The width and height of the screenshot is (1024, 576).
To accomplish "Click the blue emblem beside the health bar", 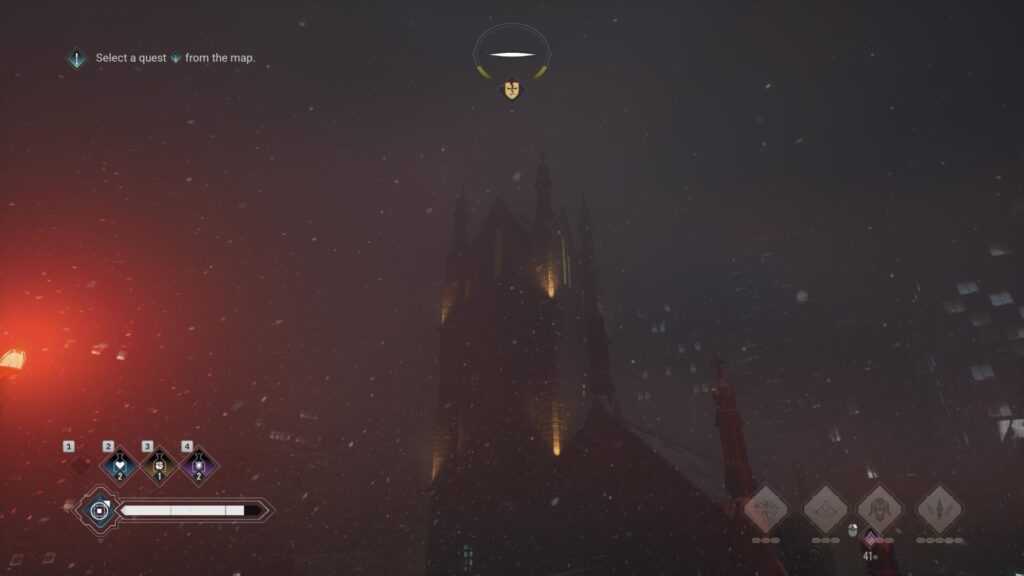I will [99, 511].
